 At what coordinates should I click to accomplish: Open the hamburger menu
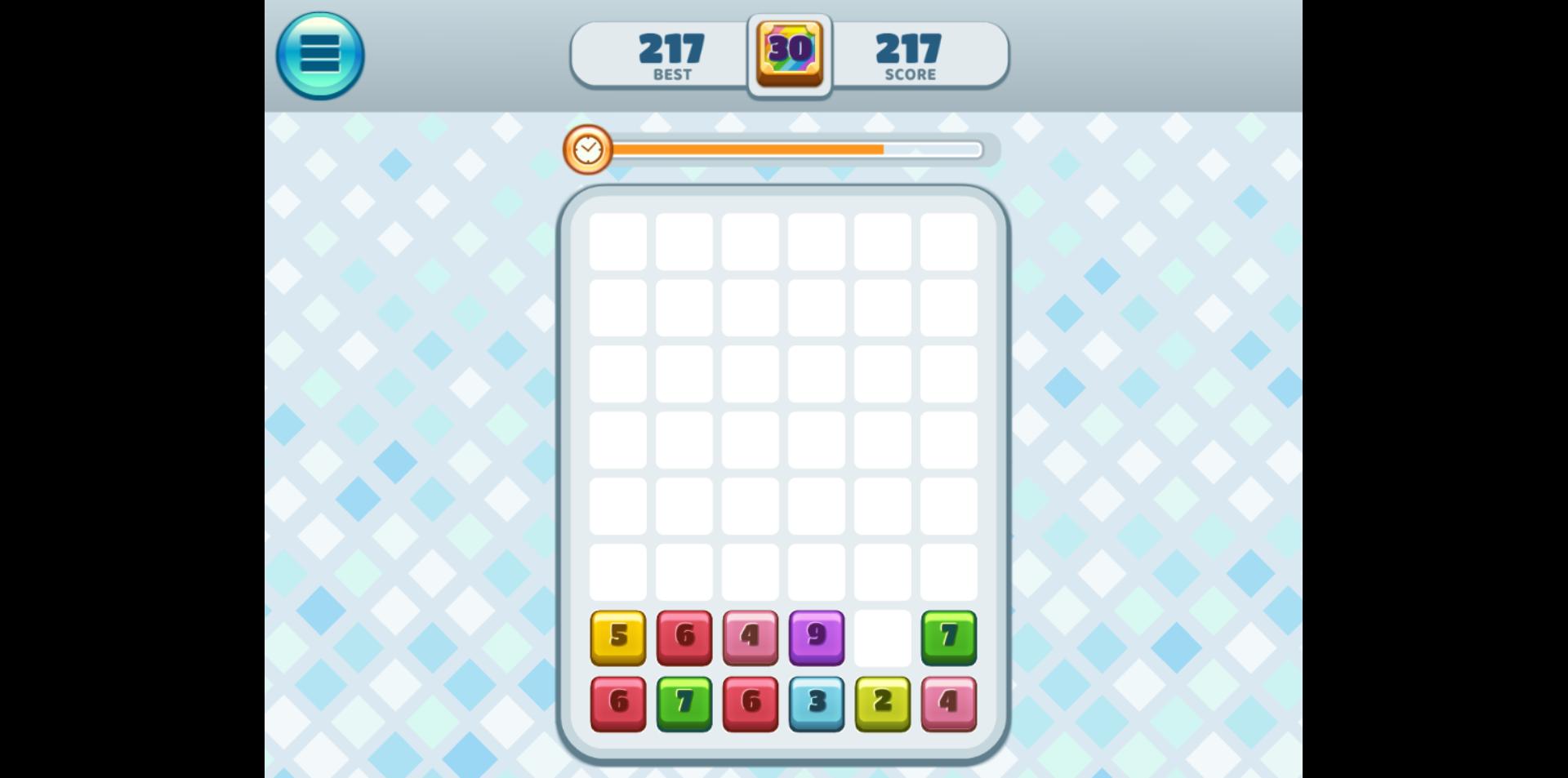(319, 53)
